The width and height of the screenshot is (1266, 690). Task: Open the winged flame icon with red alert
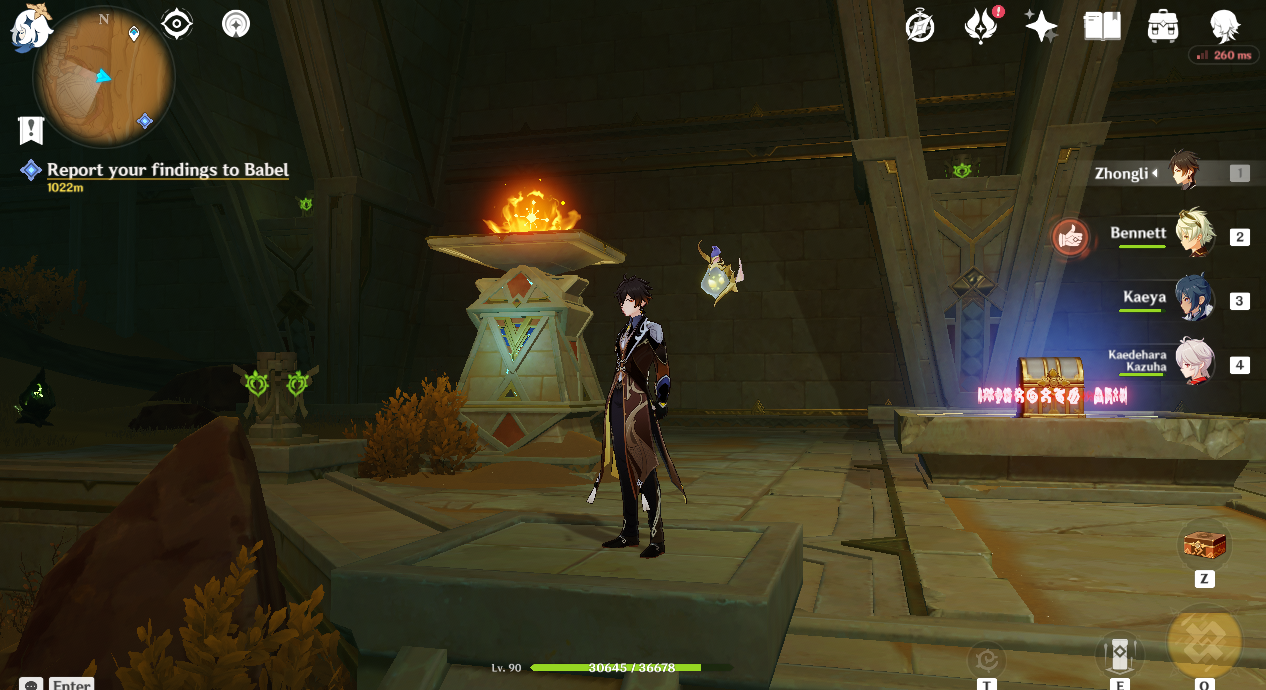coord(981,26)
